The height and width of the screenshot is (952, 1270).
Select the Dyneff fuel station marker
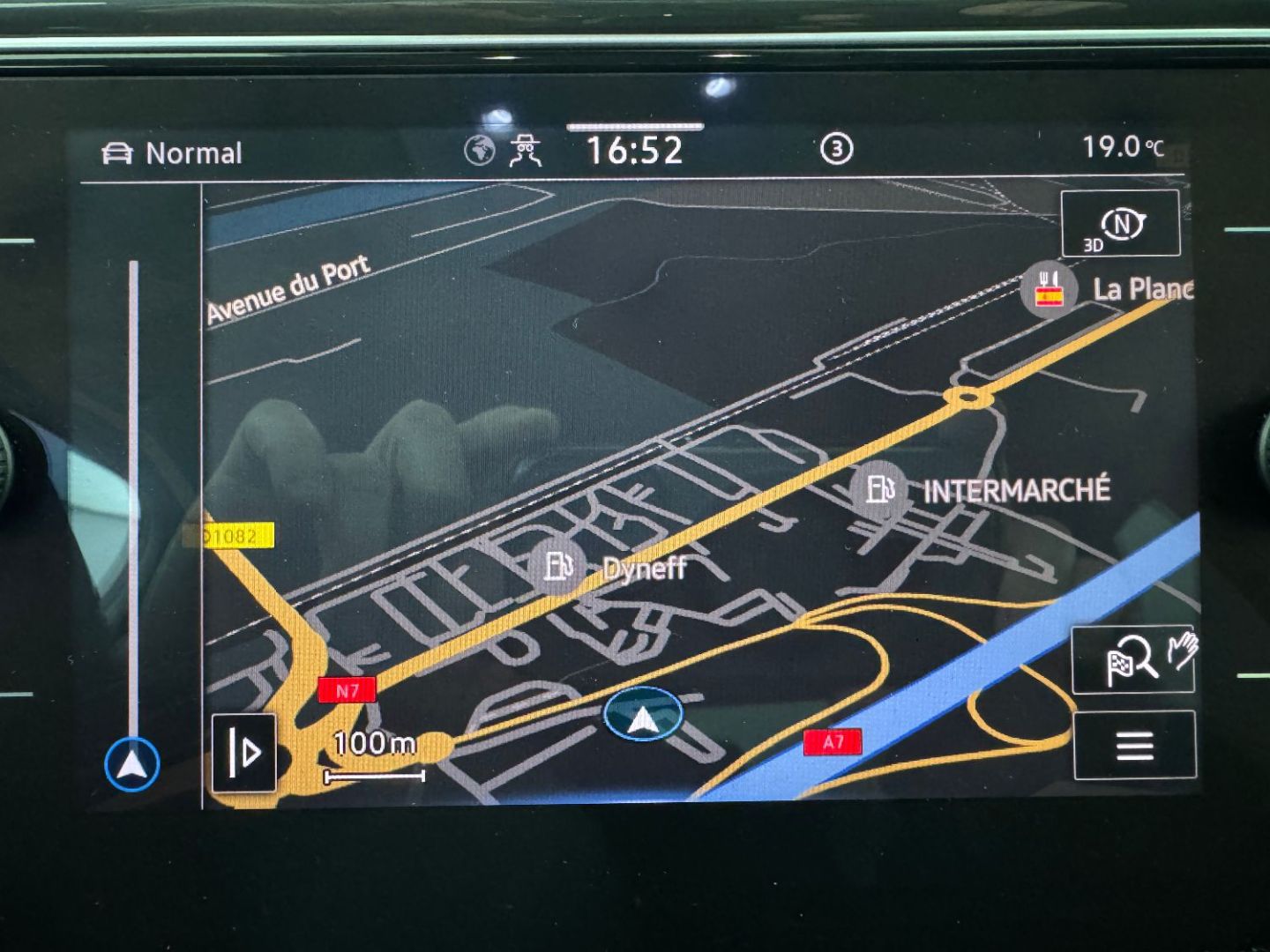pos(558,564)
